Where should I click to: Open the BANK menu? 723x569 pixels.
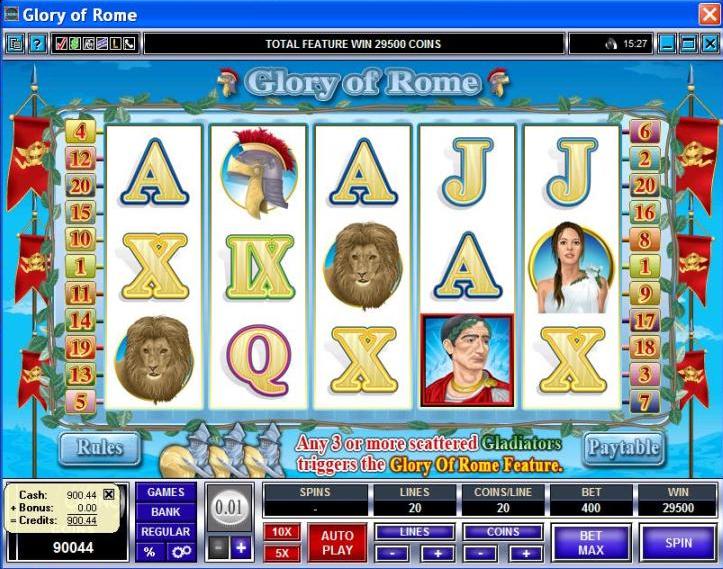coord(165,512)
